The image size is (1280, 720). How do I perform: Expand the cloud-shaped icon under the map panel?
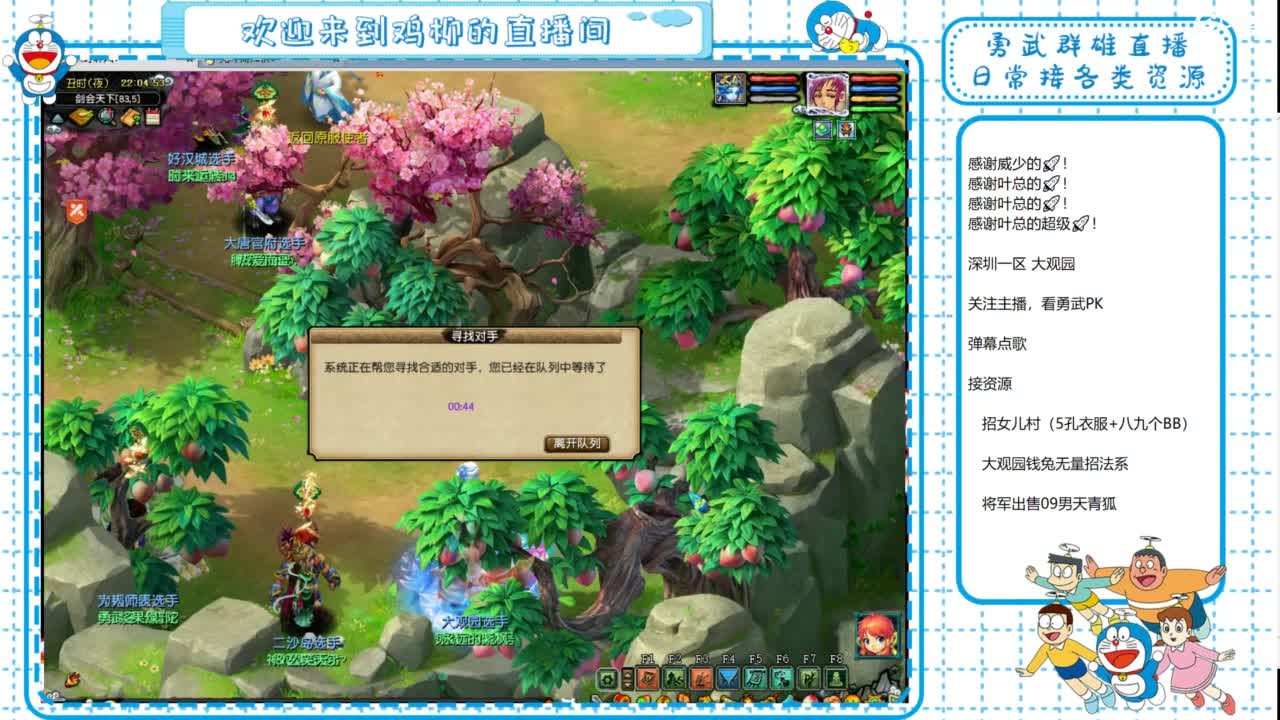pos(52,128)
